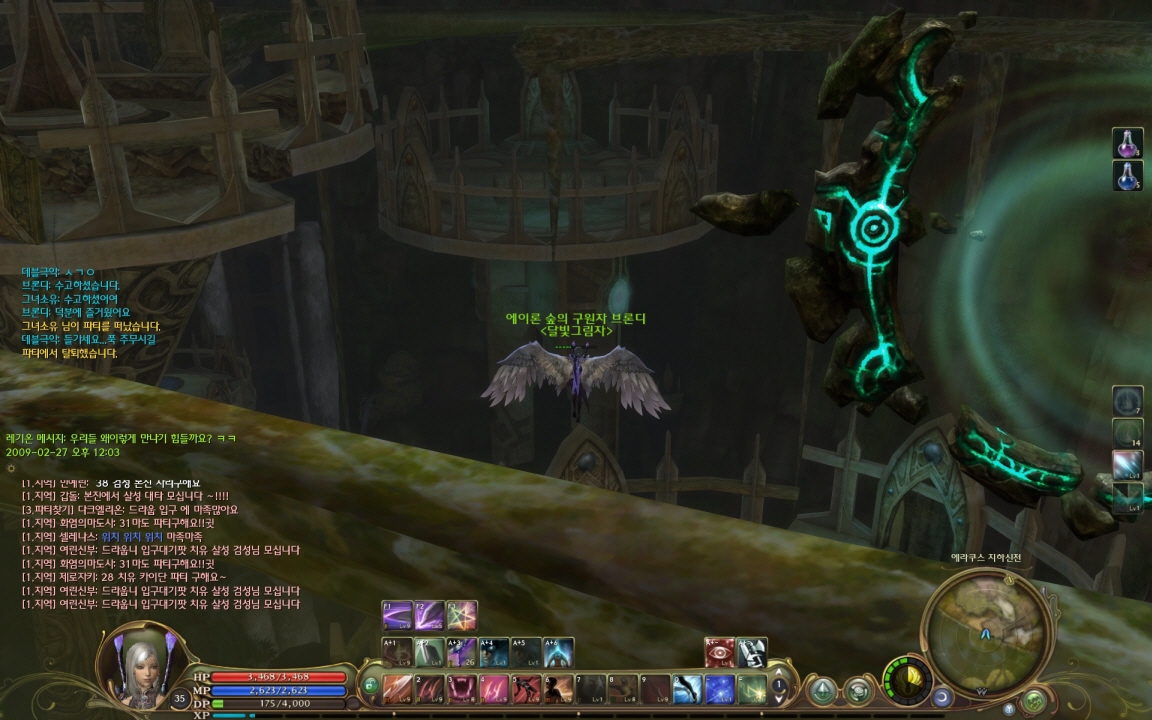Activate the armored gauntlet skill icon
This screenshot has height=720, width=1152.
(751, 652)
